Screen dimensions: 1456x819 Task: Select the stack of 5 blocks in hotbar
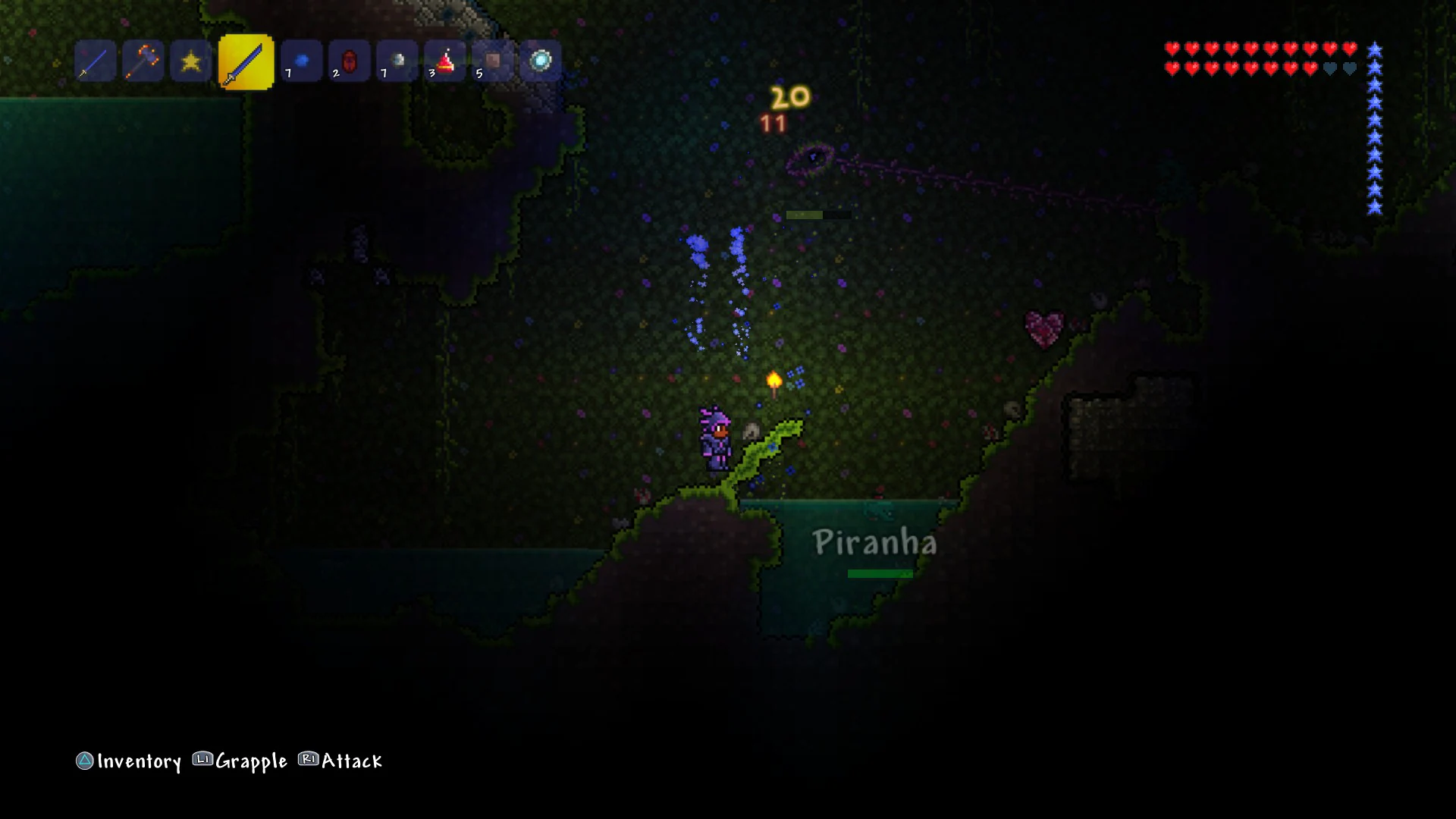point(493,61)
